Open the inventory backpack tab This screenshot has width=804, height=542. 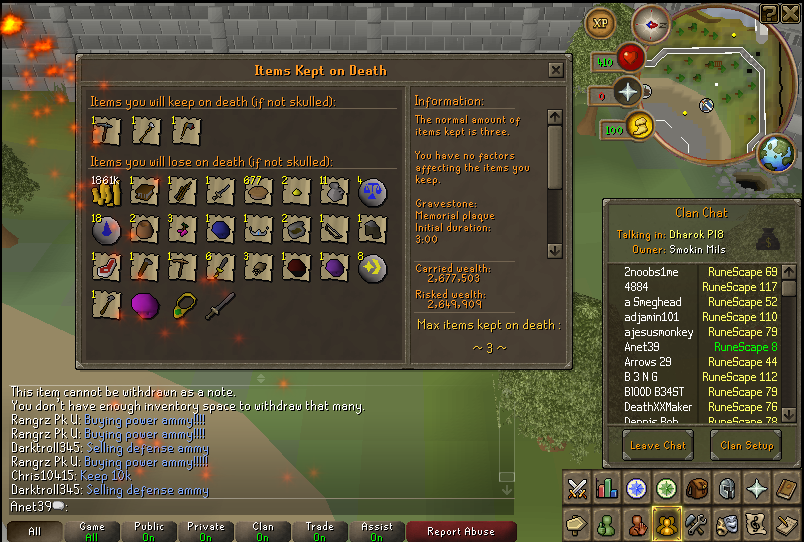(x=696, y=488)
